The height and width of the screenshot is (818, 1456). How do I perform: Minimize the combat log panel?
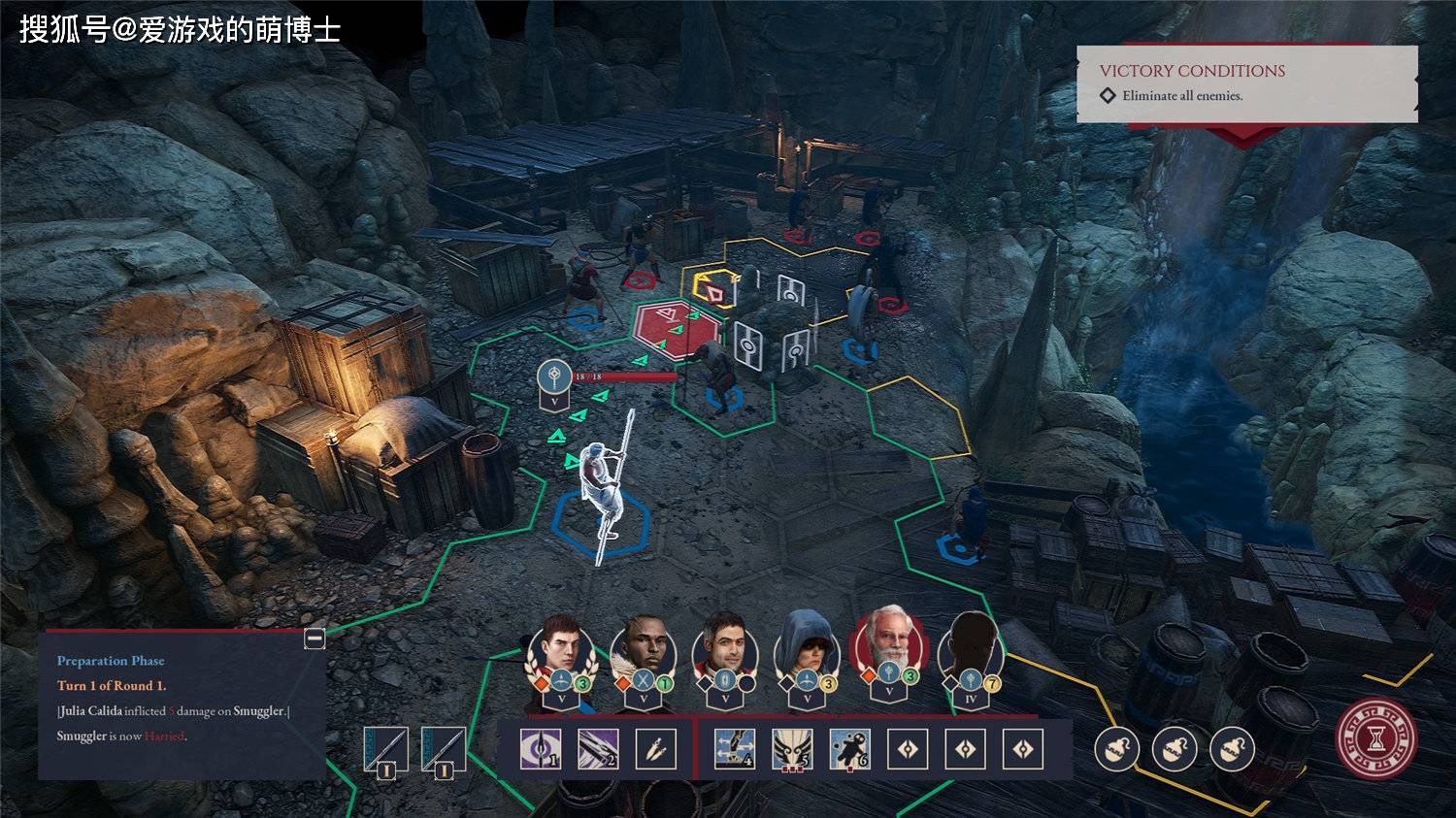click(314, 638)
